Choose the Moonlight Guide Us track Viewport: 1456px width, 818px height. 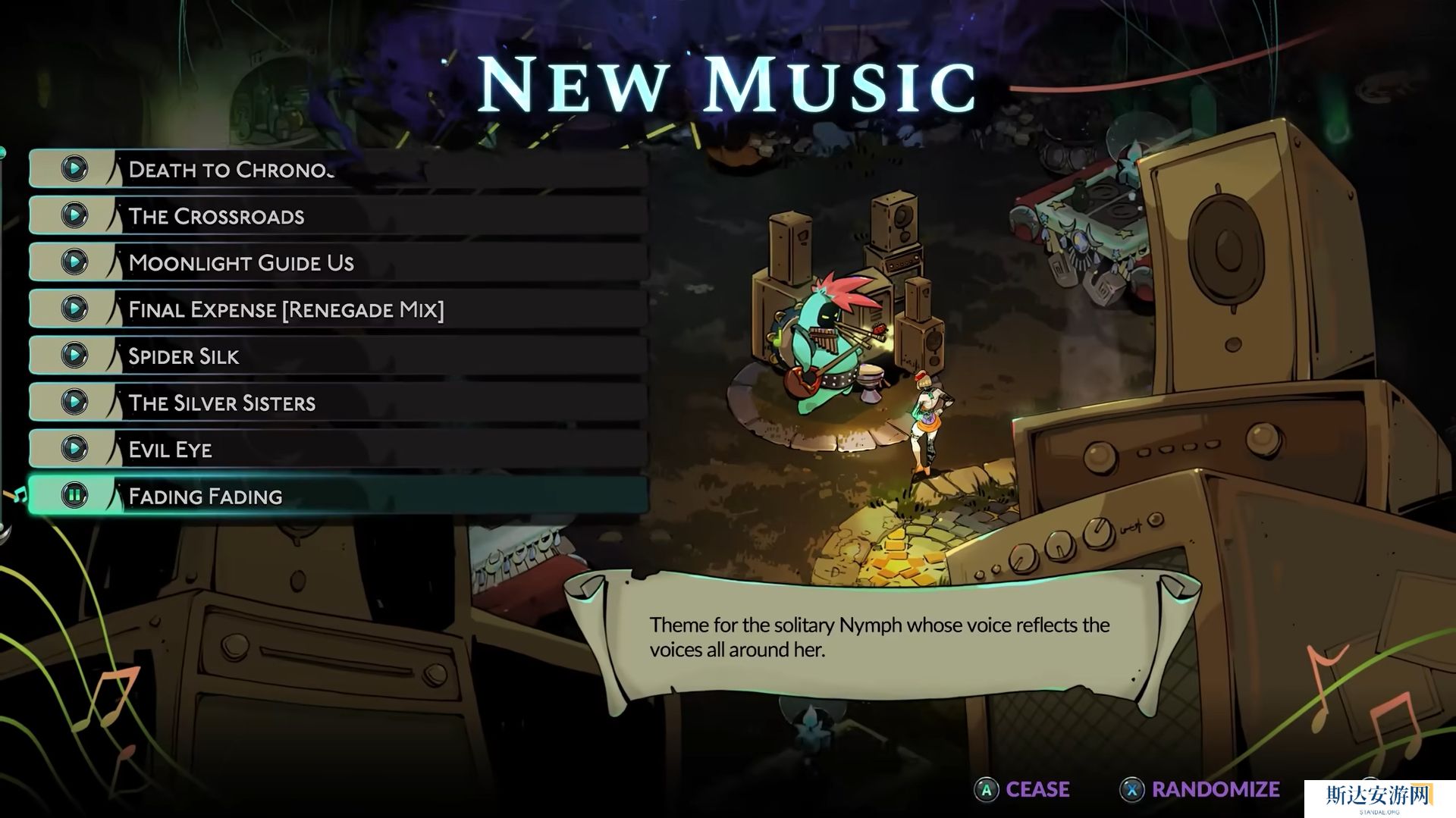[x=241, y=263]
